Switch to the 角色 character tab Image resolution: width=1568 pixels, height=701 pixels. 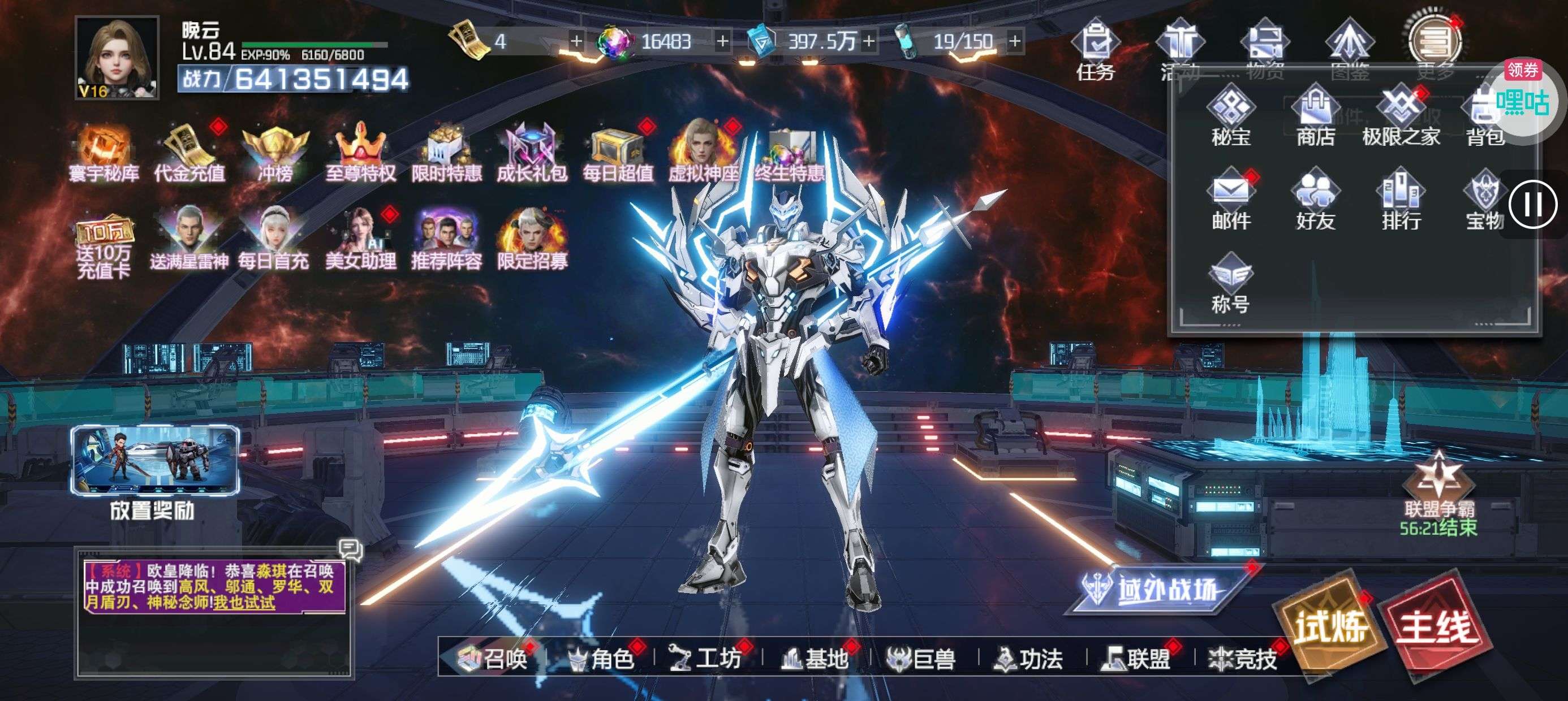(x=602, y=659)
